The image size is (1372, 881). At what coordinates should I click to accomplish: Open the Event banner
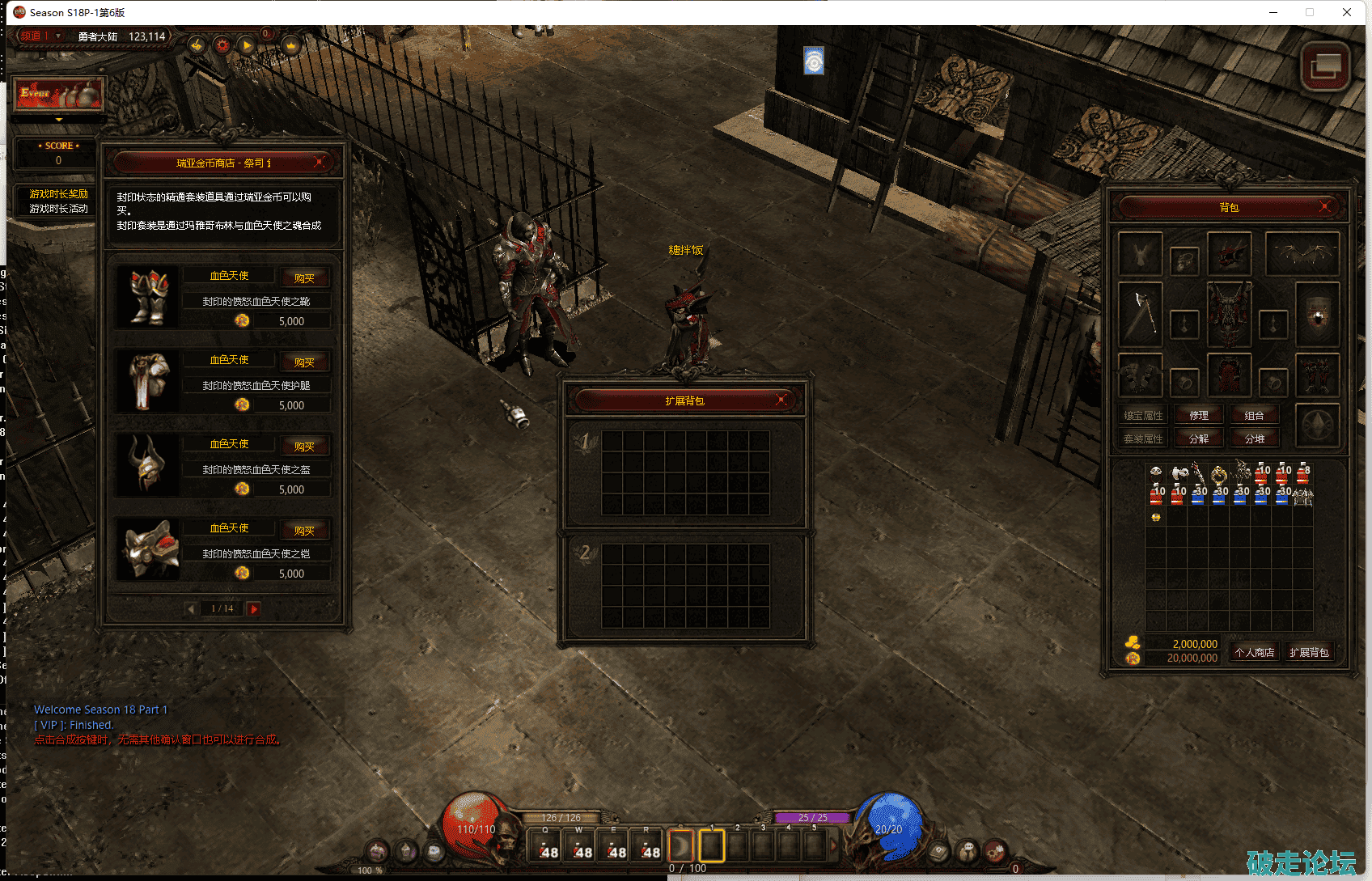click(x=58, y=95)
